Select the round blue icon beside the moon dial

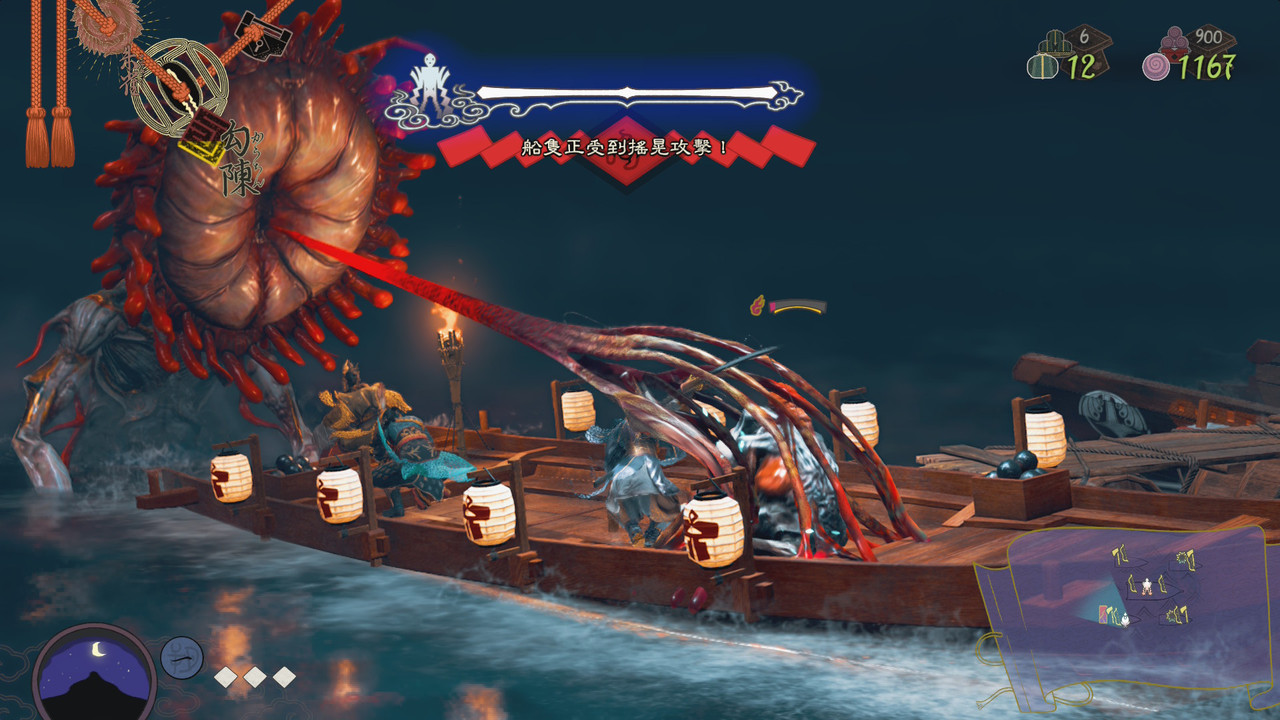pos(182,657)
